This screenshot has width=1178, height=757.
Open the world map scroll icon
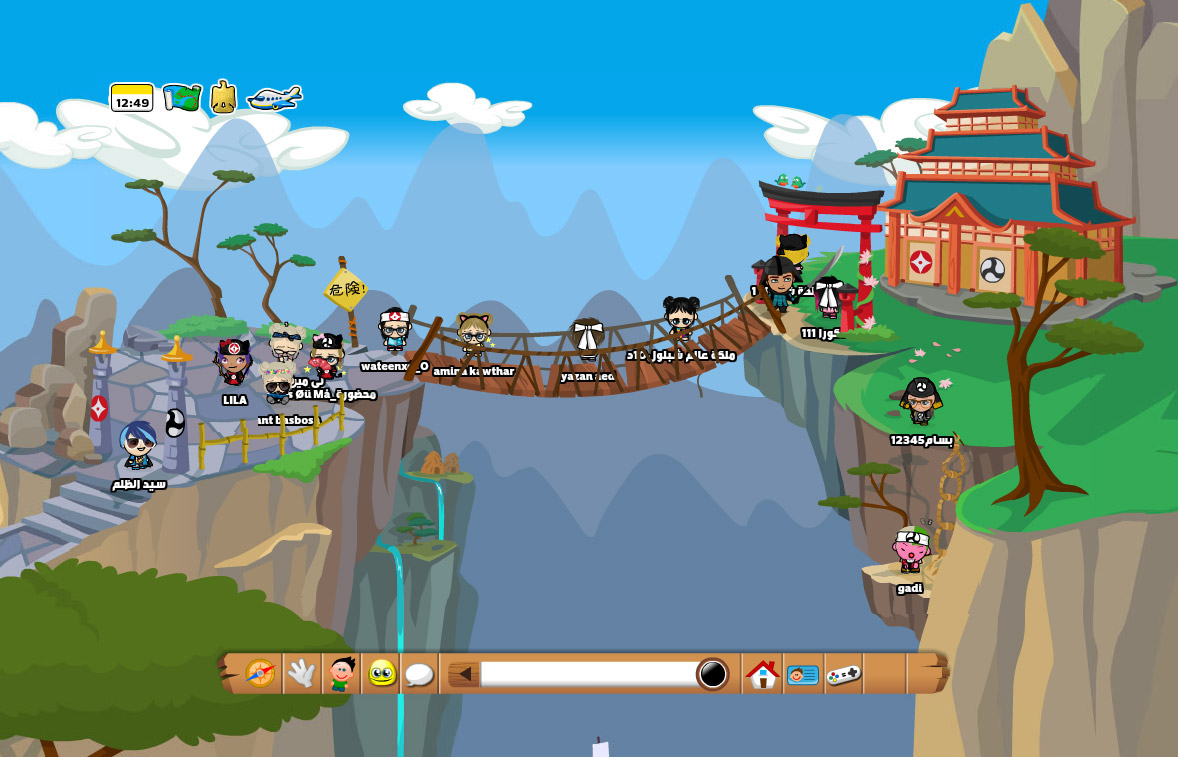[182, 98]
